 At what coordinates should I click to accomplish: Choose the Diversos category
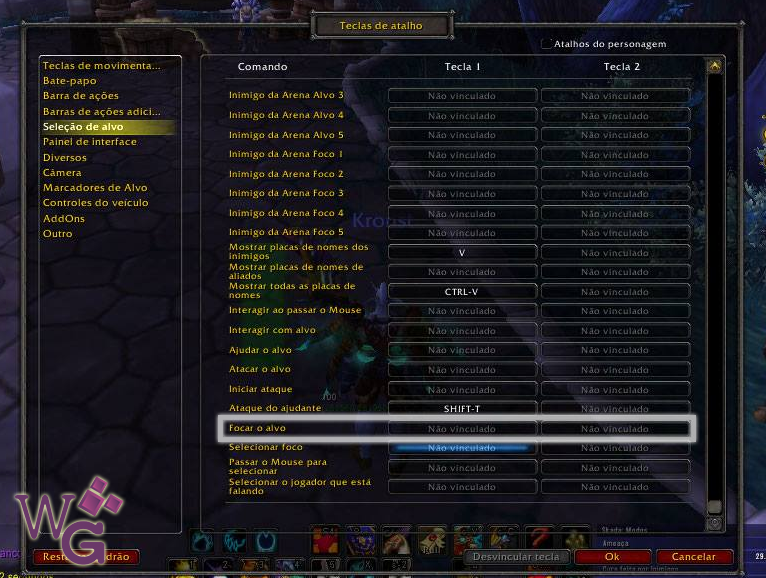(65, 157)
